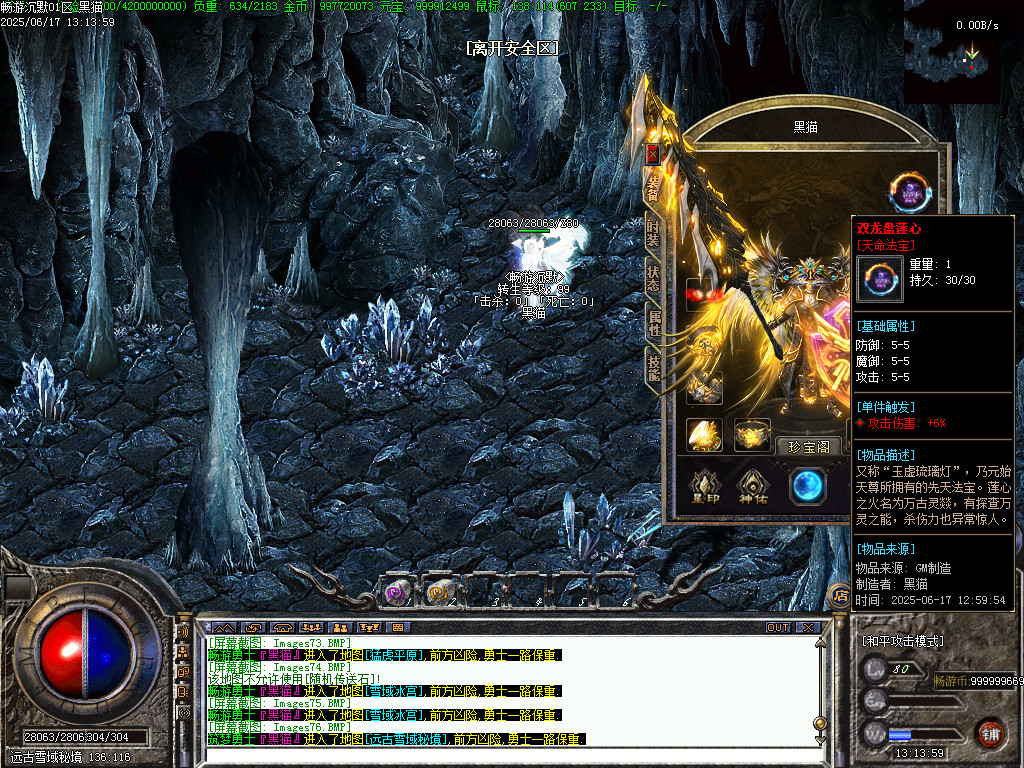Use the purple spiral stone in hotbar slot 1
This screenshot has width=1024, height=768.
[398, 593]
